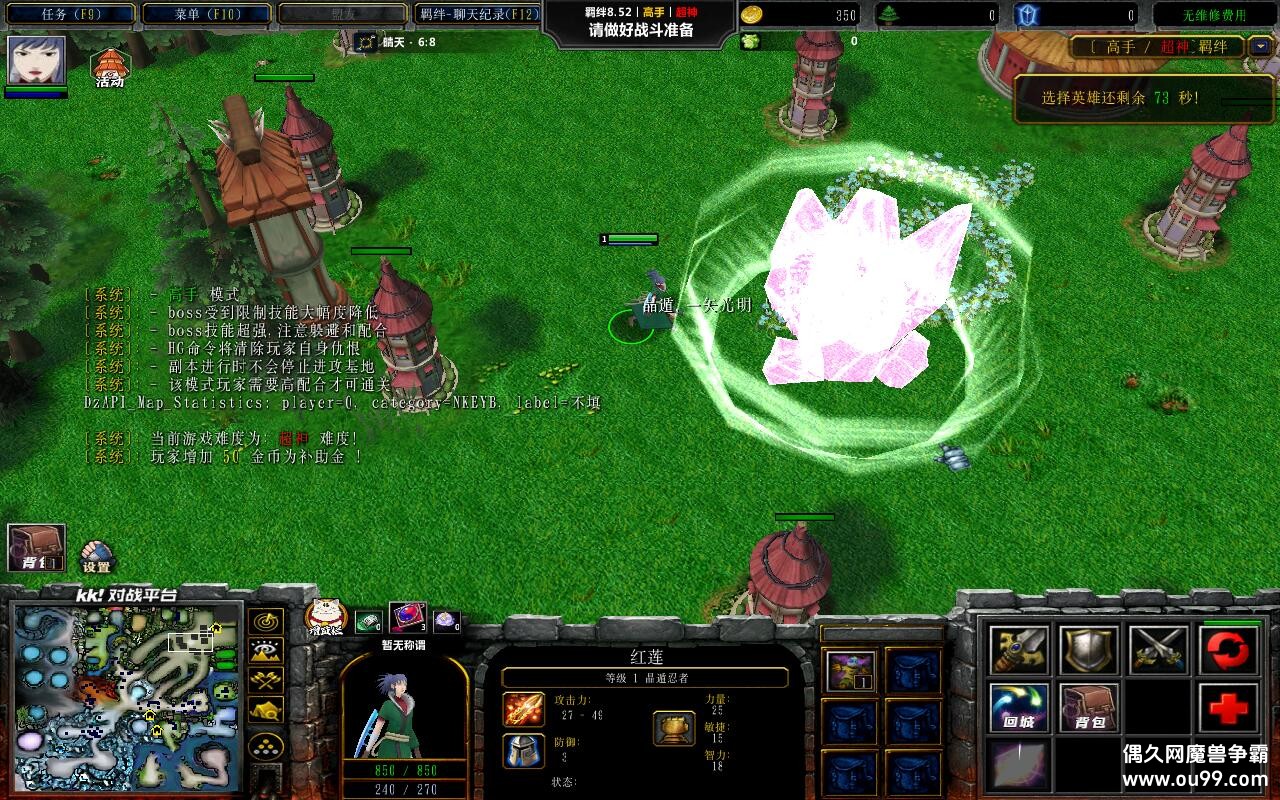
Task: Activate the Hold Position shield command
Action: click(x=1089, y=651)
